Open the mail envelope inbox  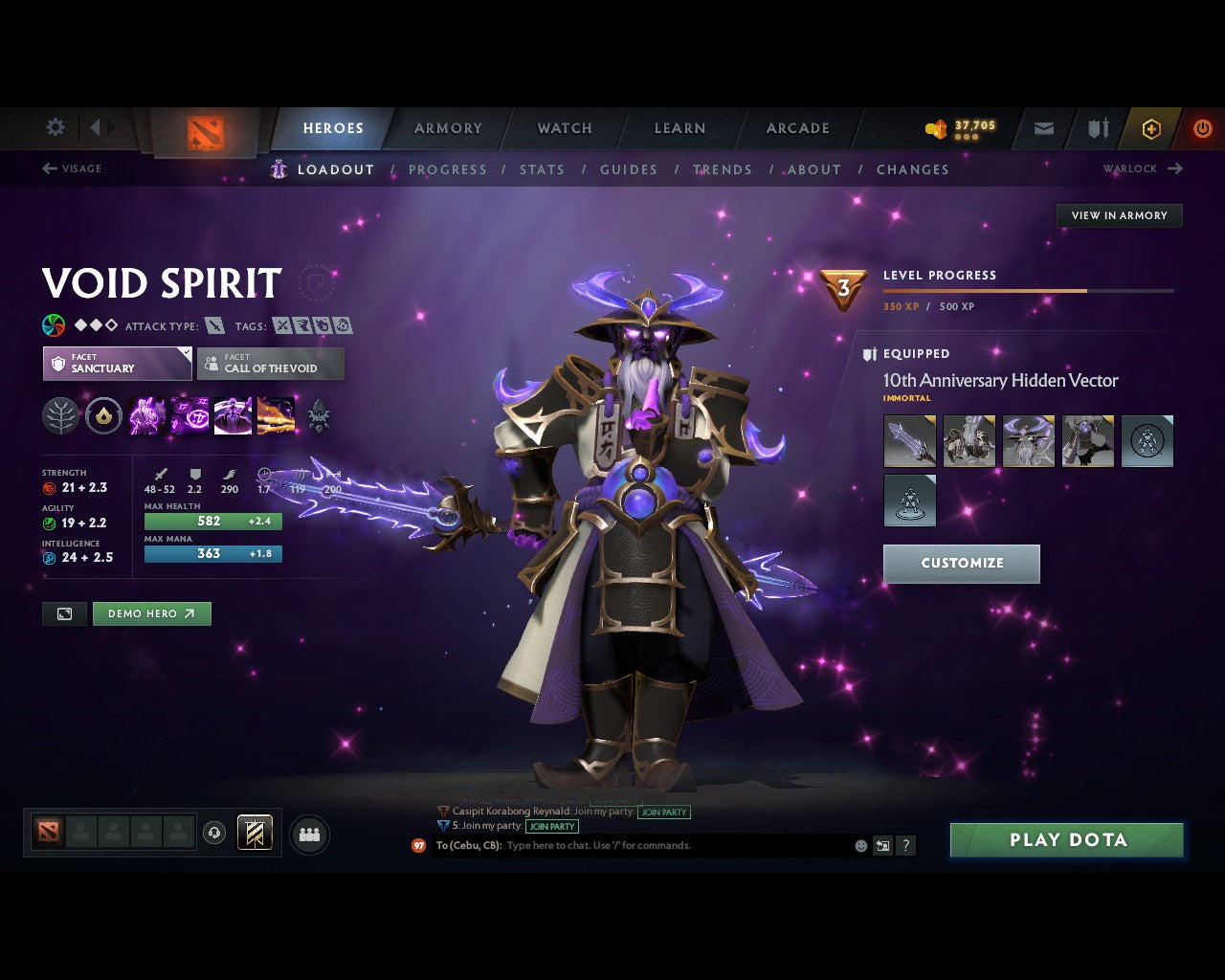(x=1043, y=127)
